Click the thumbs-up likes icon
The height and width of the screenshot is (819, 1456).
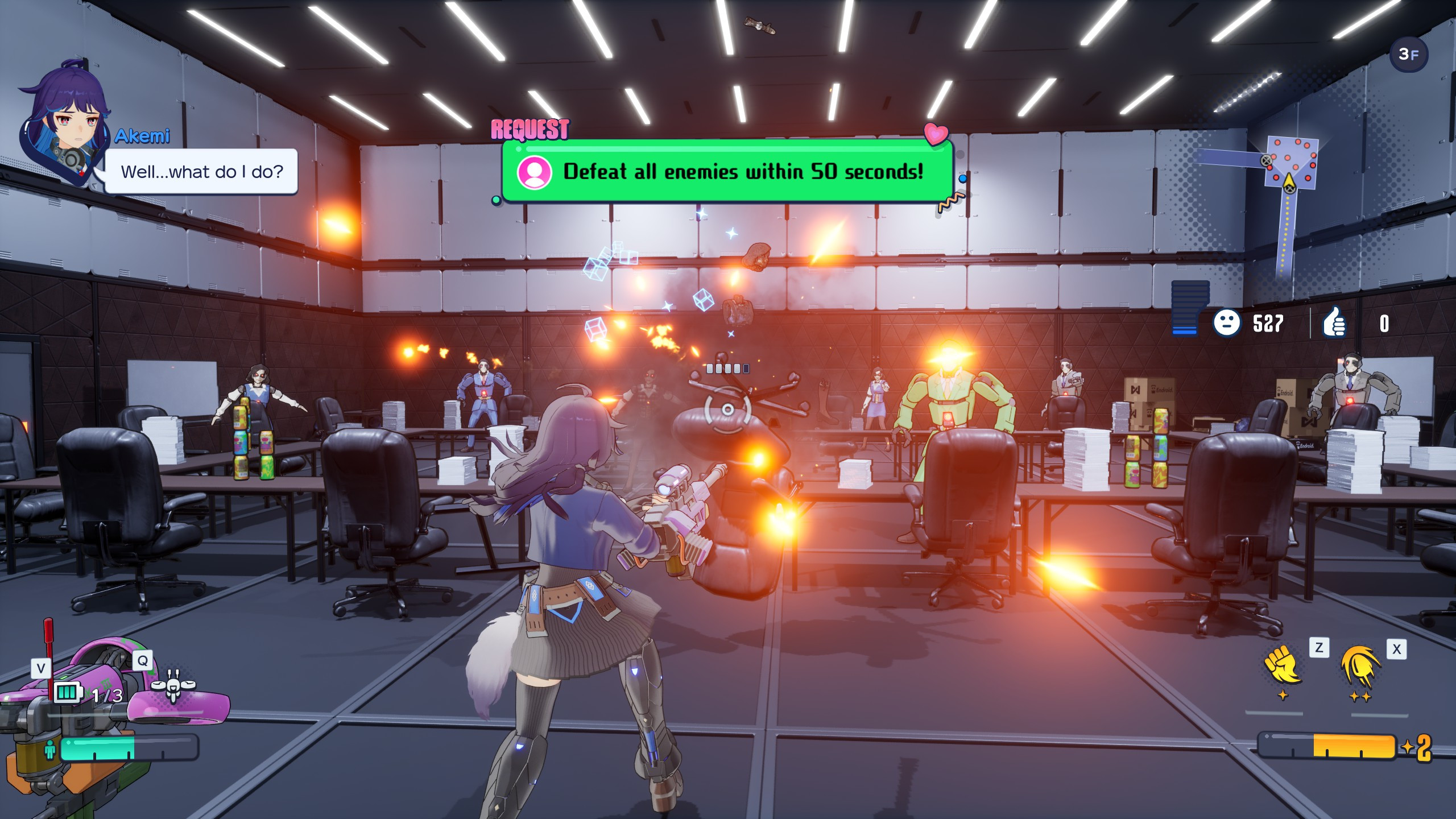[1334, 324]
